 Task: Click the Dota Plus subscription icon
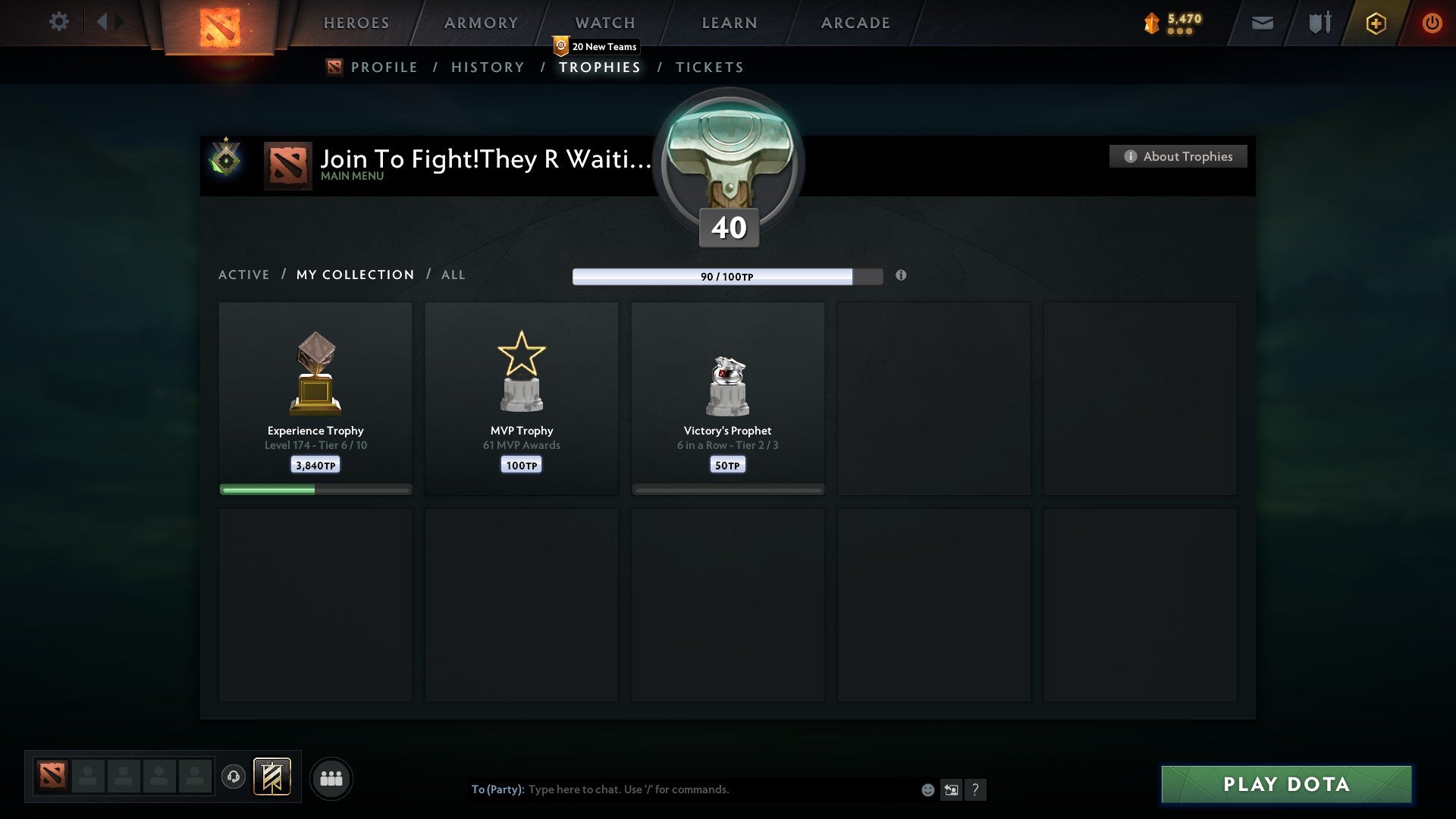coord(1376,23)
